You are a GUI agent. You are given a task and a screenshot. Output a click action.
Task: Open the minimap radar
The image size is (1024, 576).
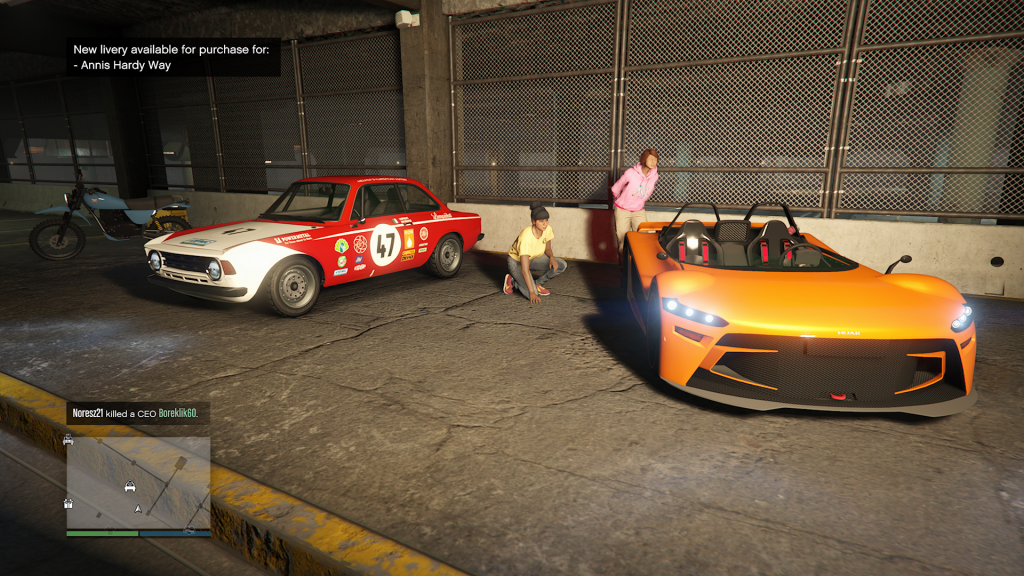138,483
